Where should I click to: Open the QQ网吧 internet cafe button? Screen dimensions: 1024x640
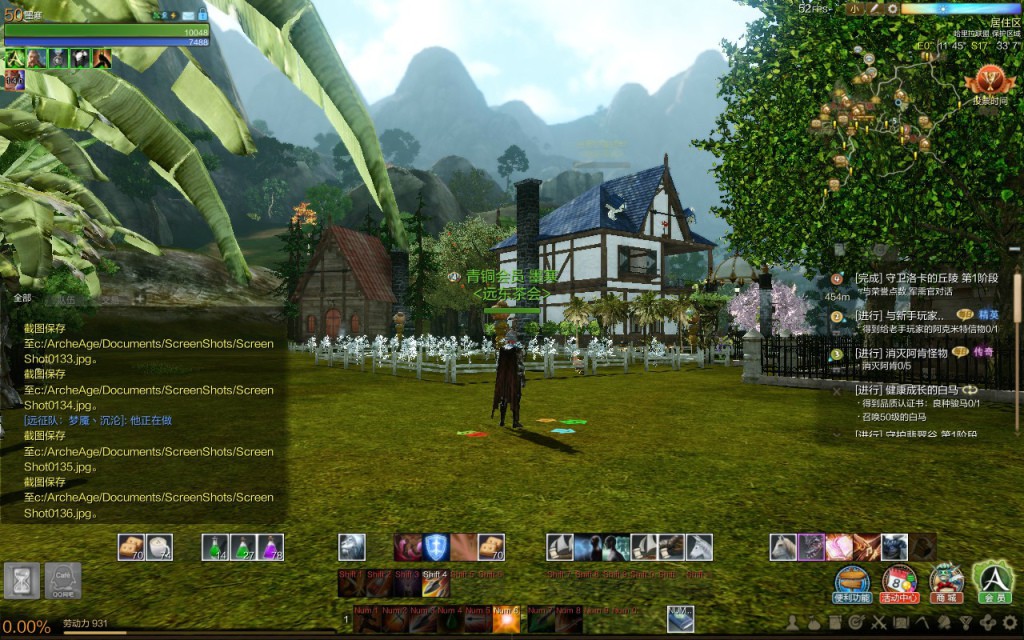pyautogui.click(x=63, y=580)
